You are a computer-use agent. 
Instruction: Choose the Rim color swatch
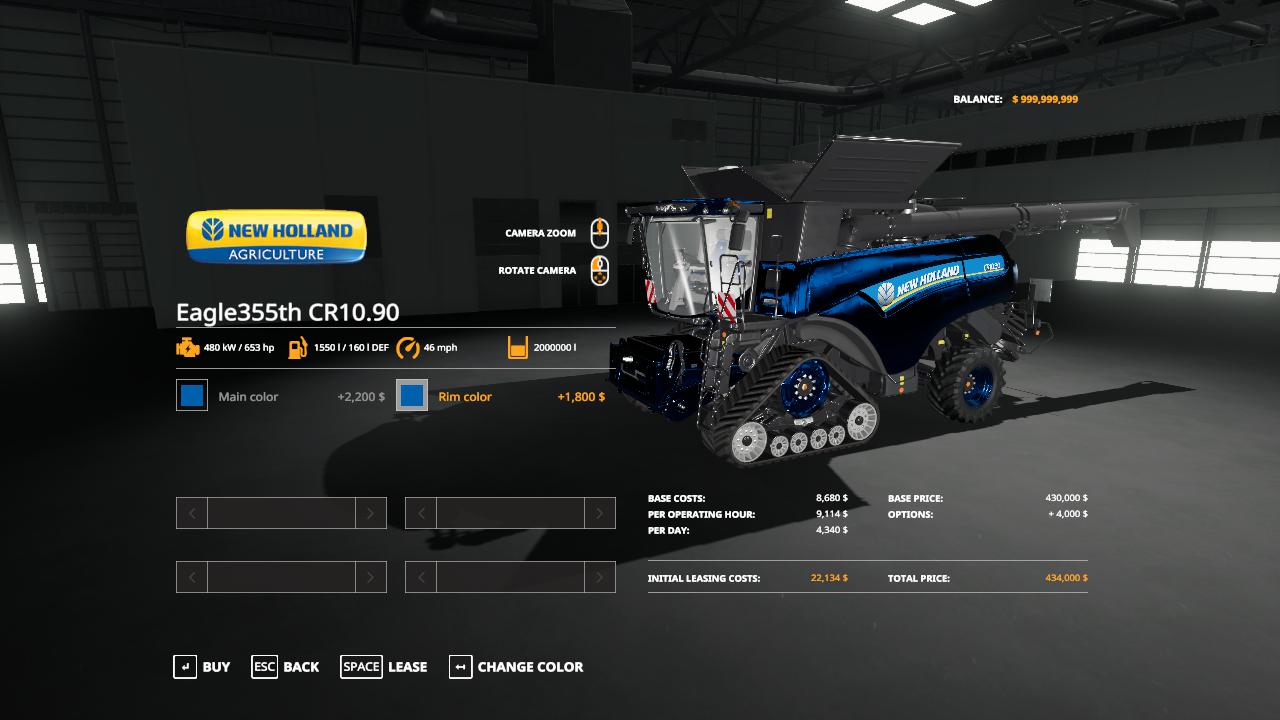point(412,396)
